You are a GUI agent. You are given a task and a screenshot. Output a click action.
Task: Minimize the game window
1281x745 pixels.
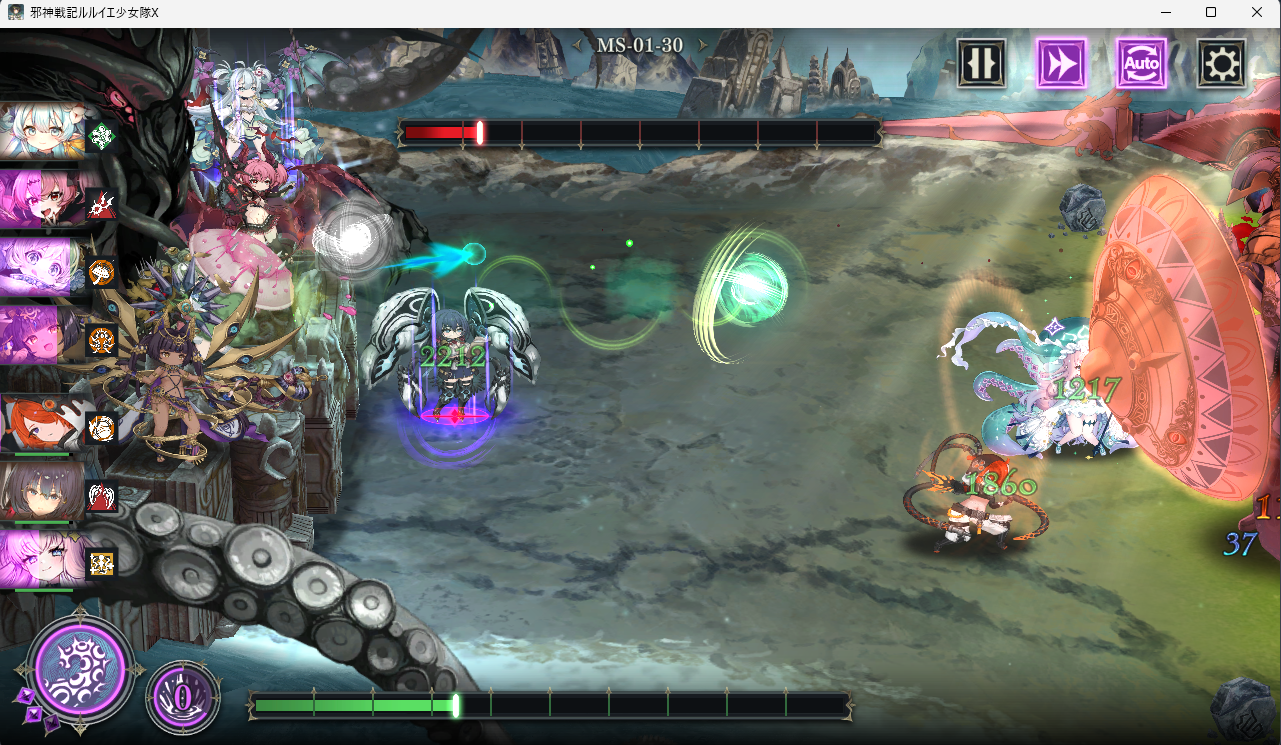[x=1165, y=12]
